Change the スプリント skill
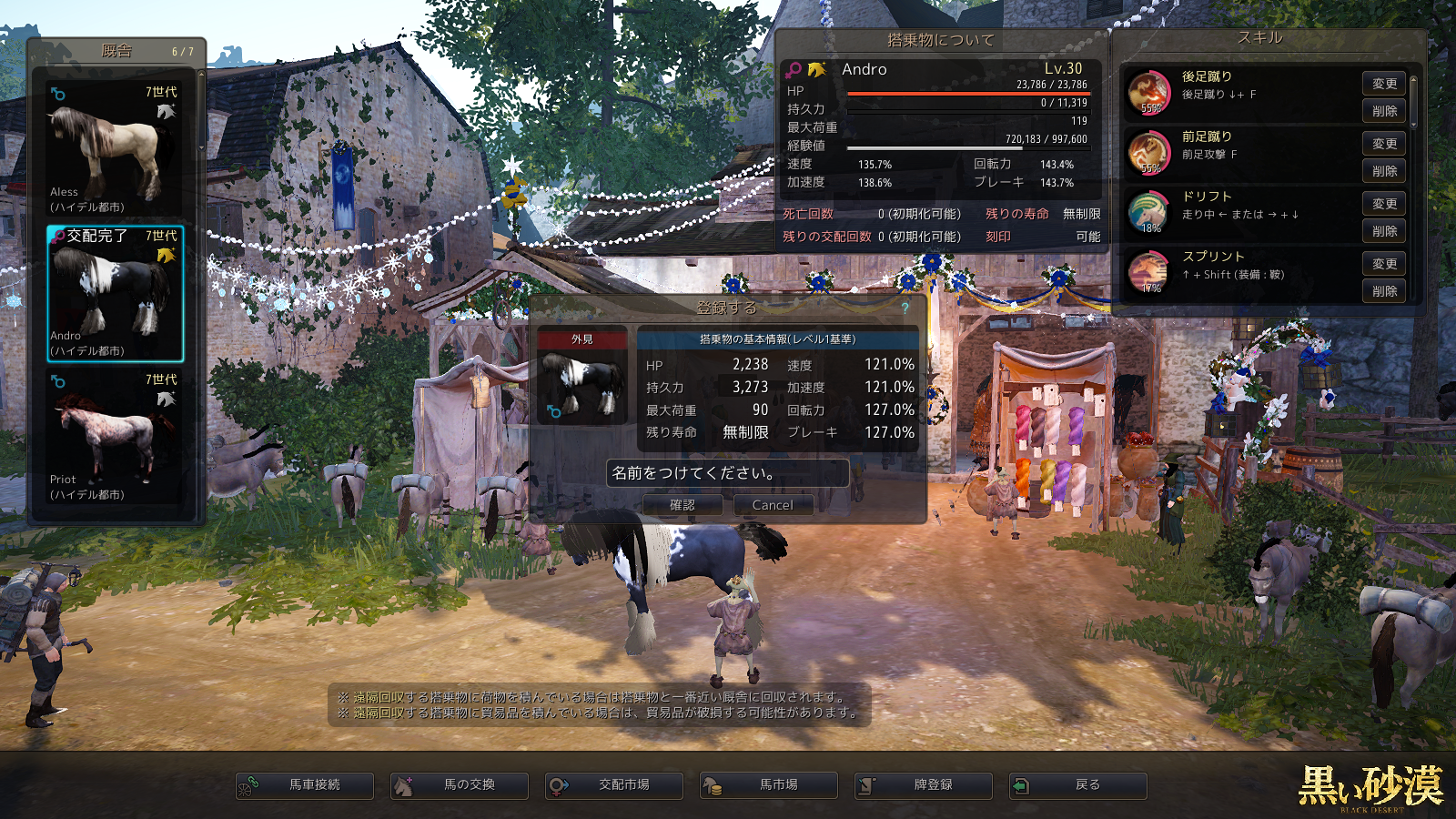 [x=1384, y=264]
